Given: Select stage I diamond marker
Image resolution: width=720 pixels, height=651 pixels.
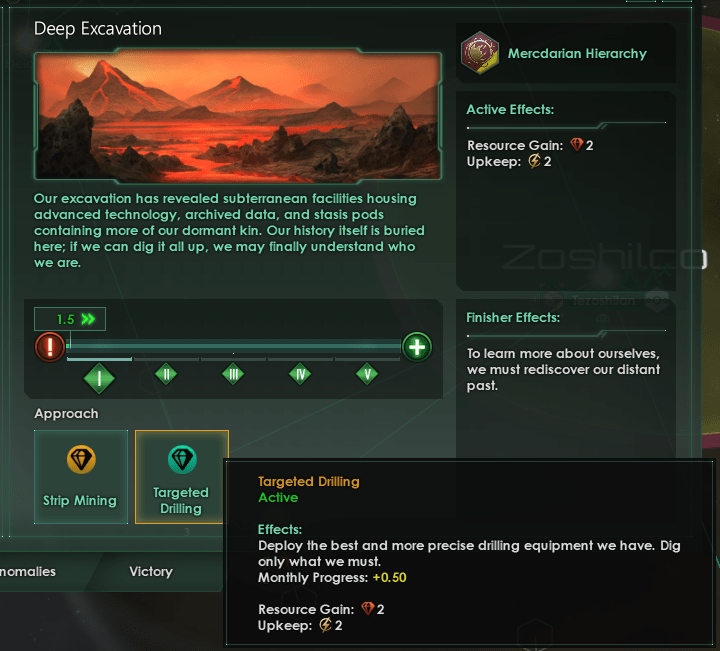Looking at the screenshot, I should [100, 378].
